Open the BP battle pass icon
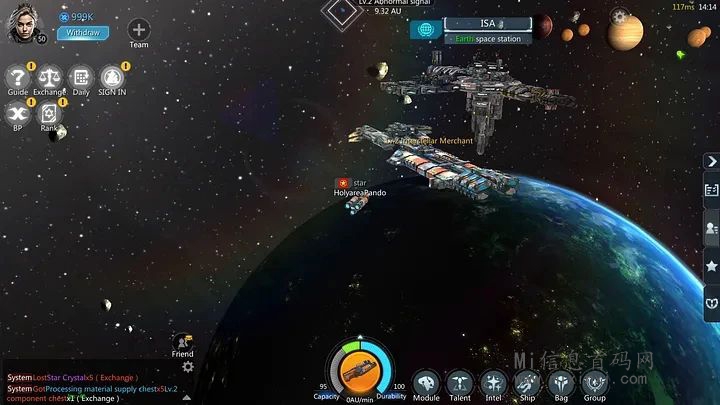Image resolution: width=720 pixels, height=405 pixels. [17, 113]
